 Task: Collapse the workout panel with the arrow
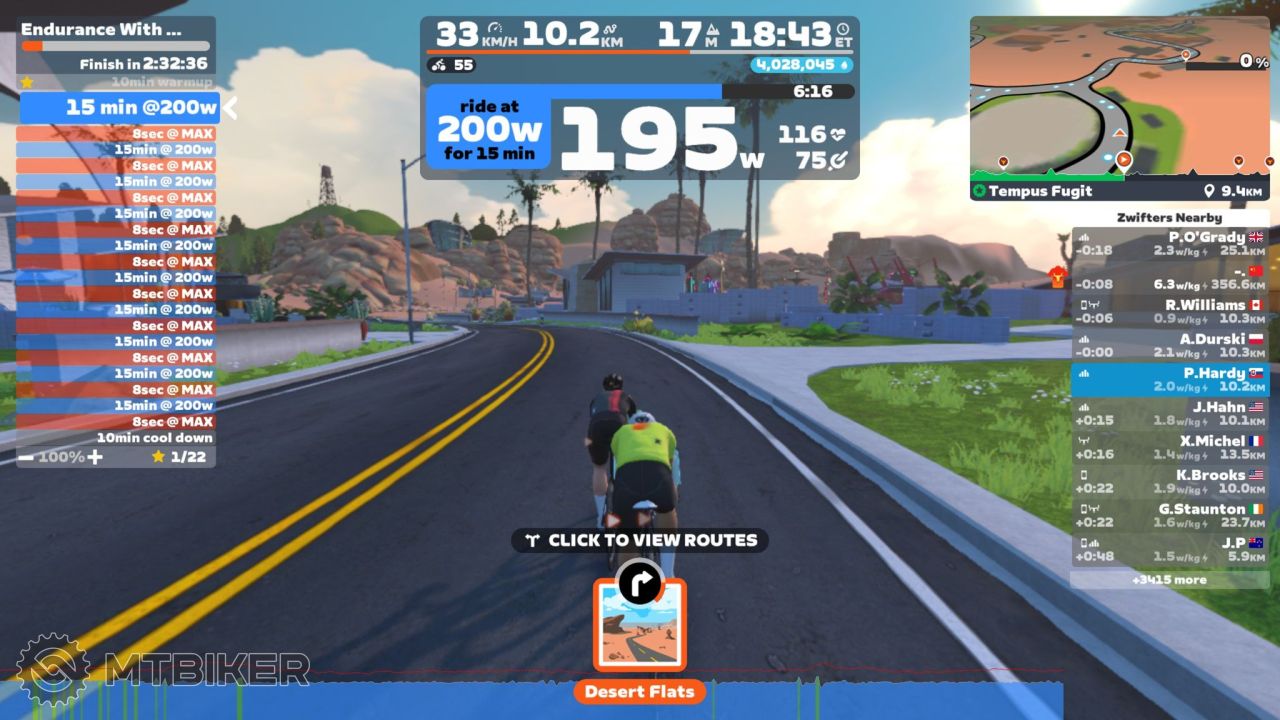click(x=230, y=107)
